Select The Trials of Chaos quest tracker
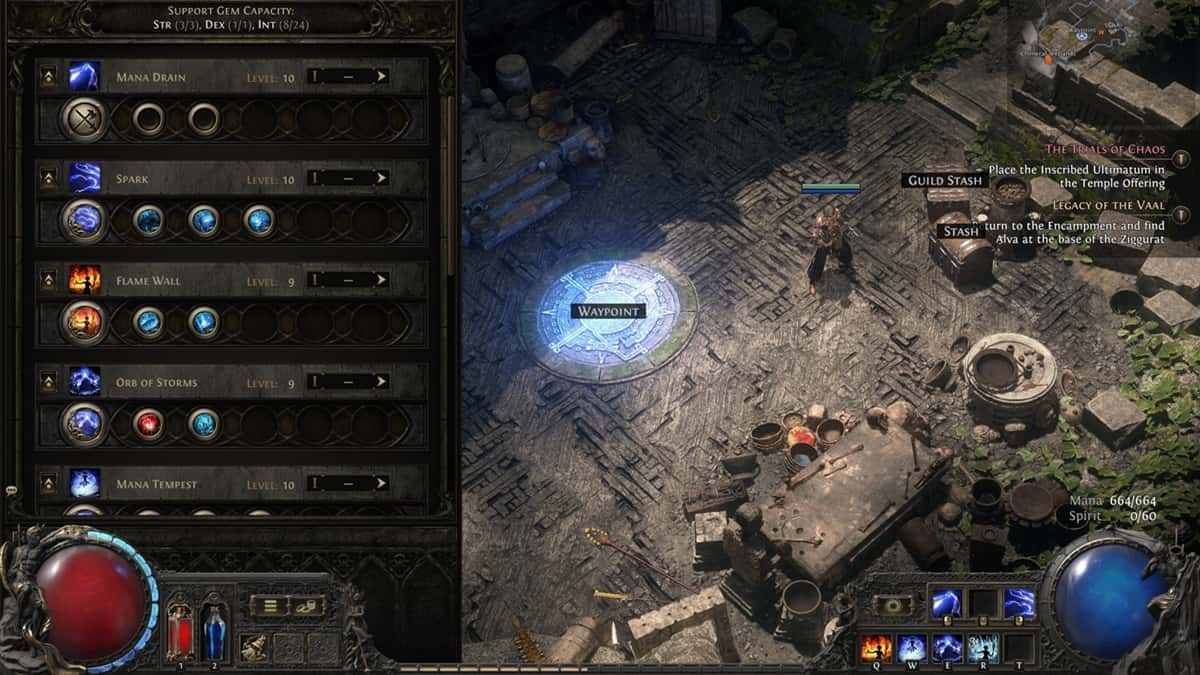Screen dimensions: 1200x675 pos(1105,149)
